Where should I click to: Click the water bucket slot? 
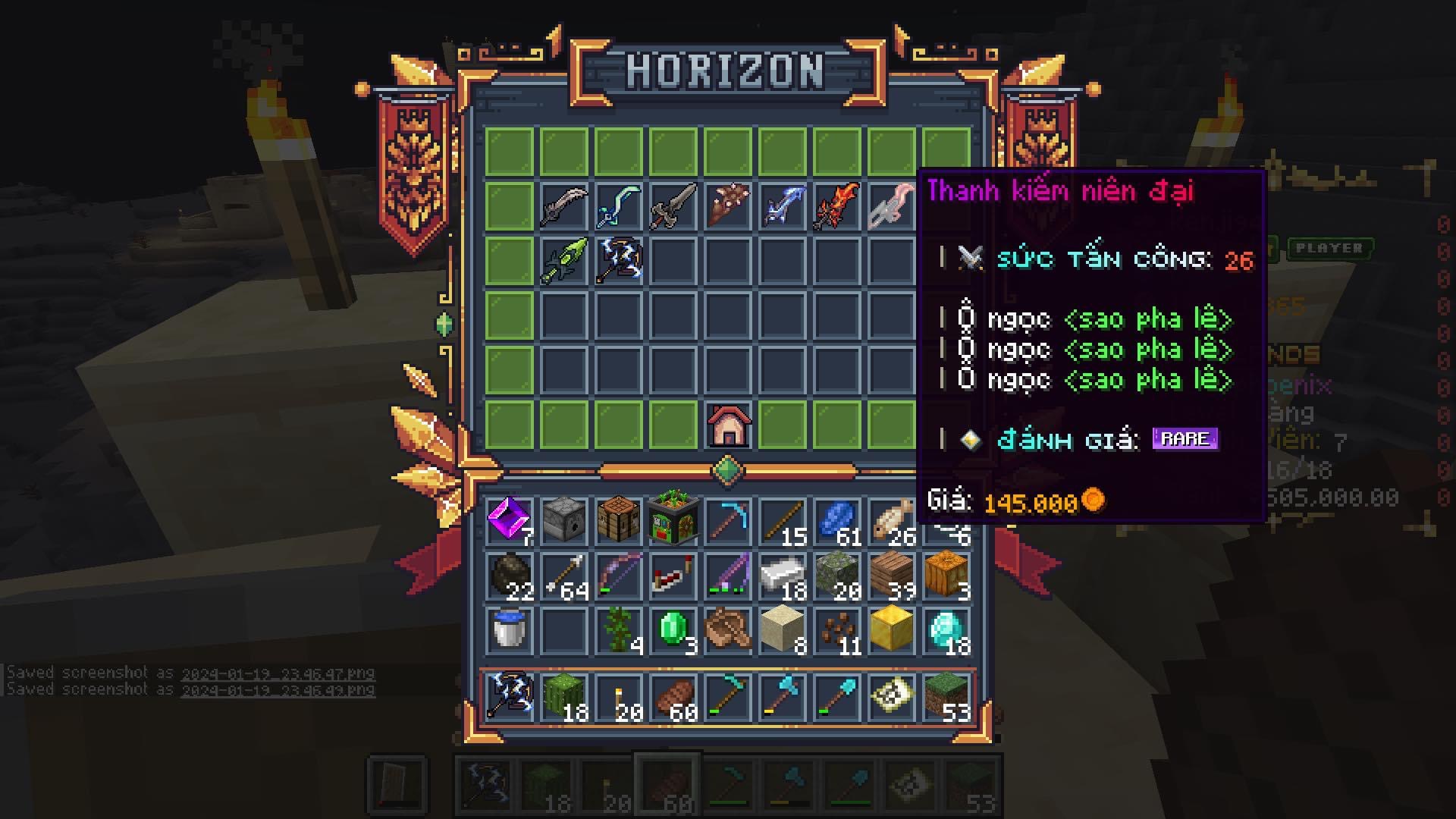pyautogui.click(x=509, y=629)
